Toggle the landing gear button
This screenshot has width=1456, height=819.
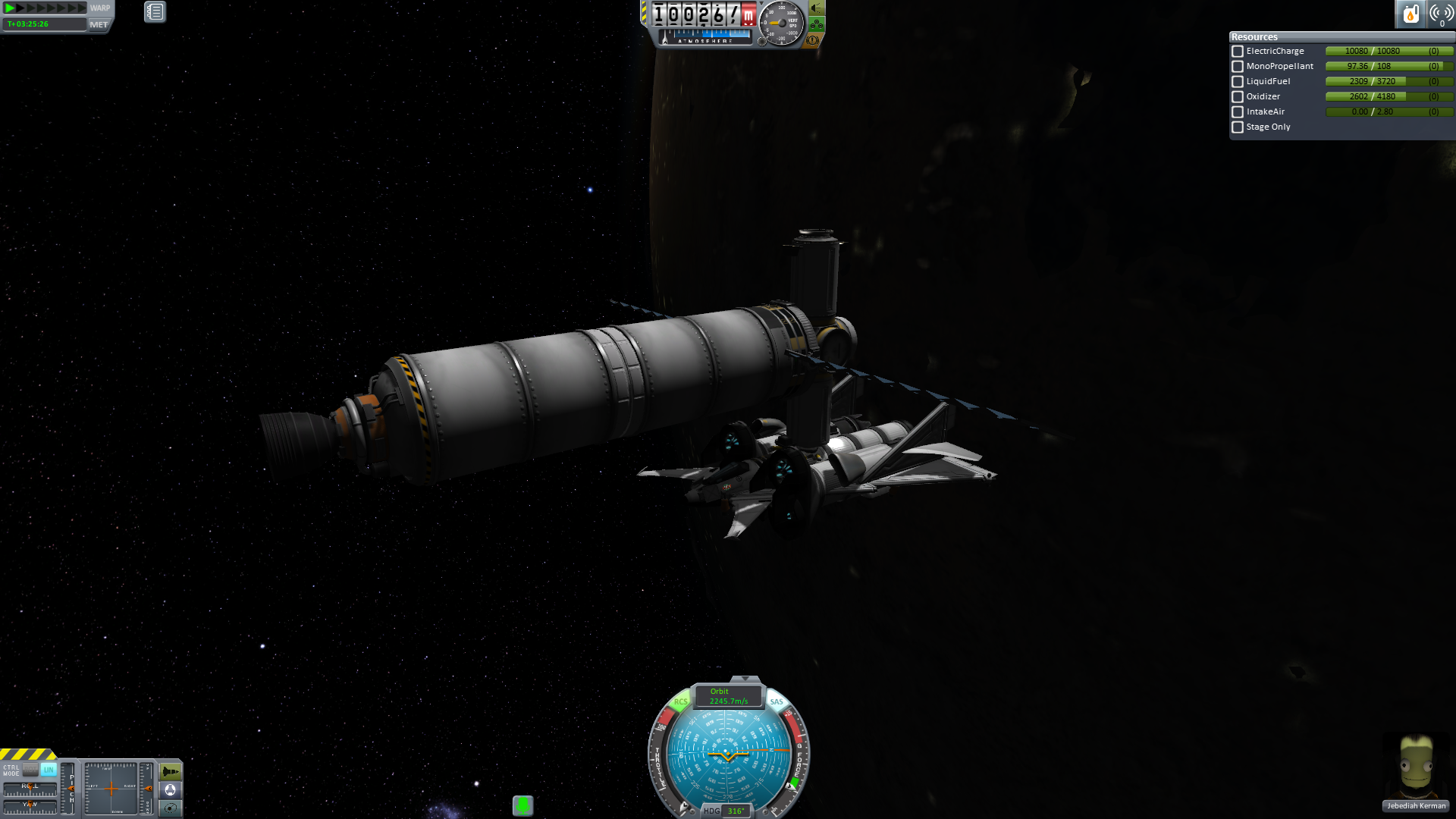[817, 24]
